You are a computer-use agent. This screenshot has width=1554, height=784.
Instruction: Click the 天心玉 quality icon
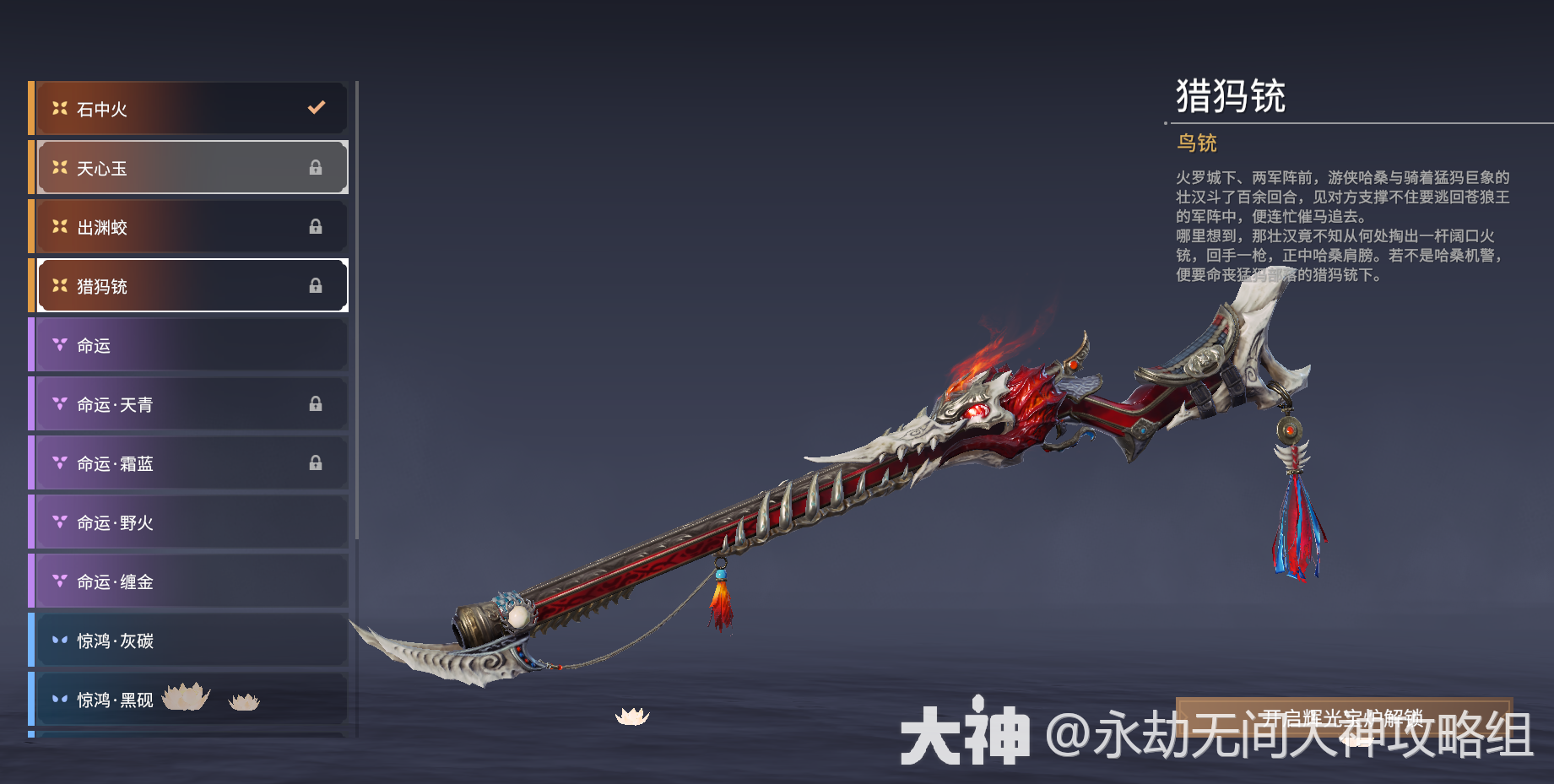point(59,167)
